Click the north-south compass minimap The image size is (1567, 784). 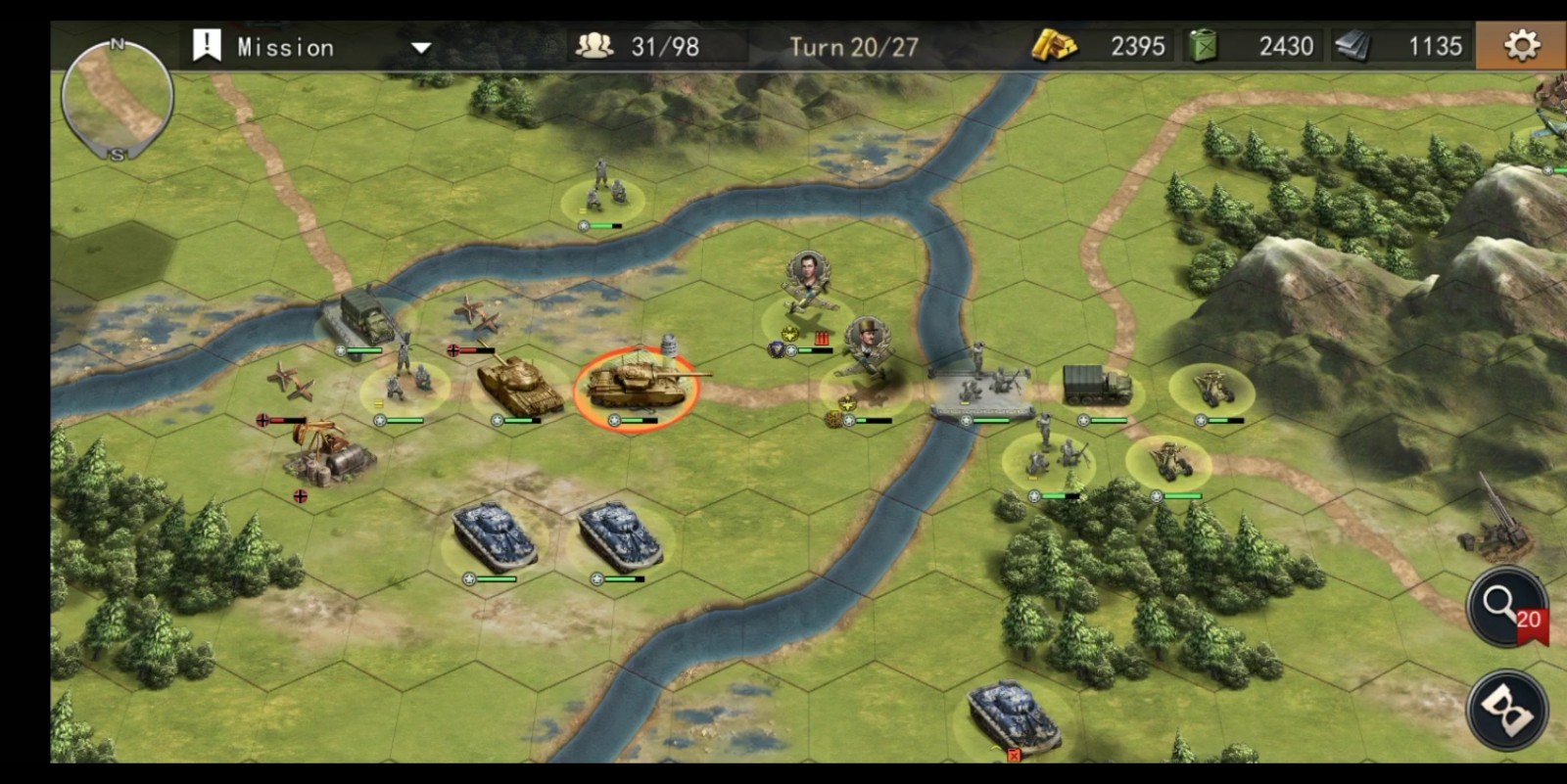[x=118, y=99]
